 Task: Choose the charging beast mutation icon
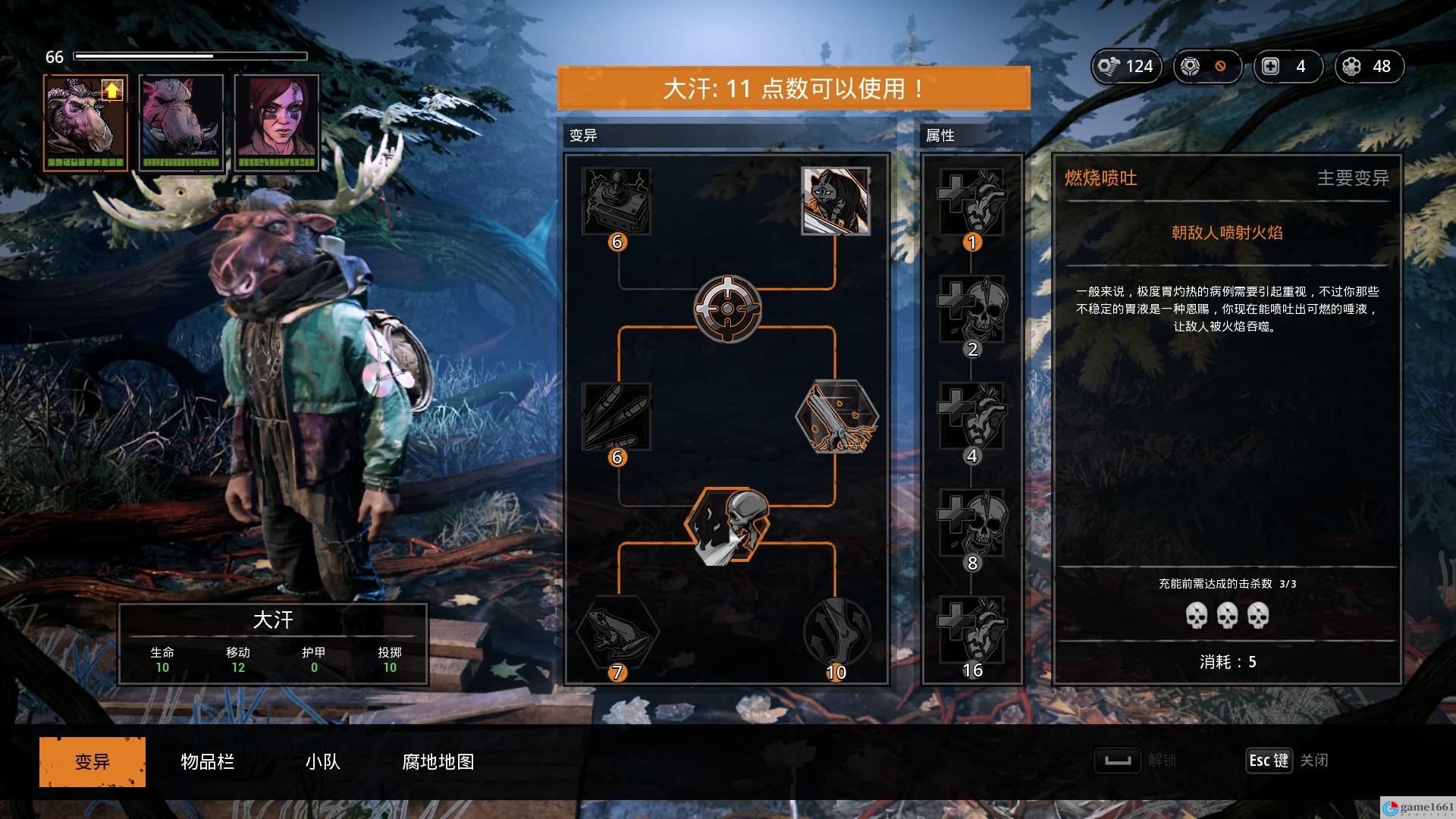(835, 201)
